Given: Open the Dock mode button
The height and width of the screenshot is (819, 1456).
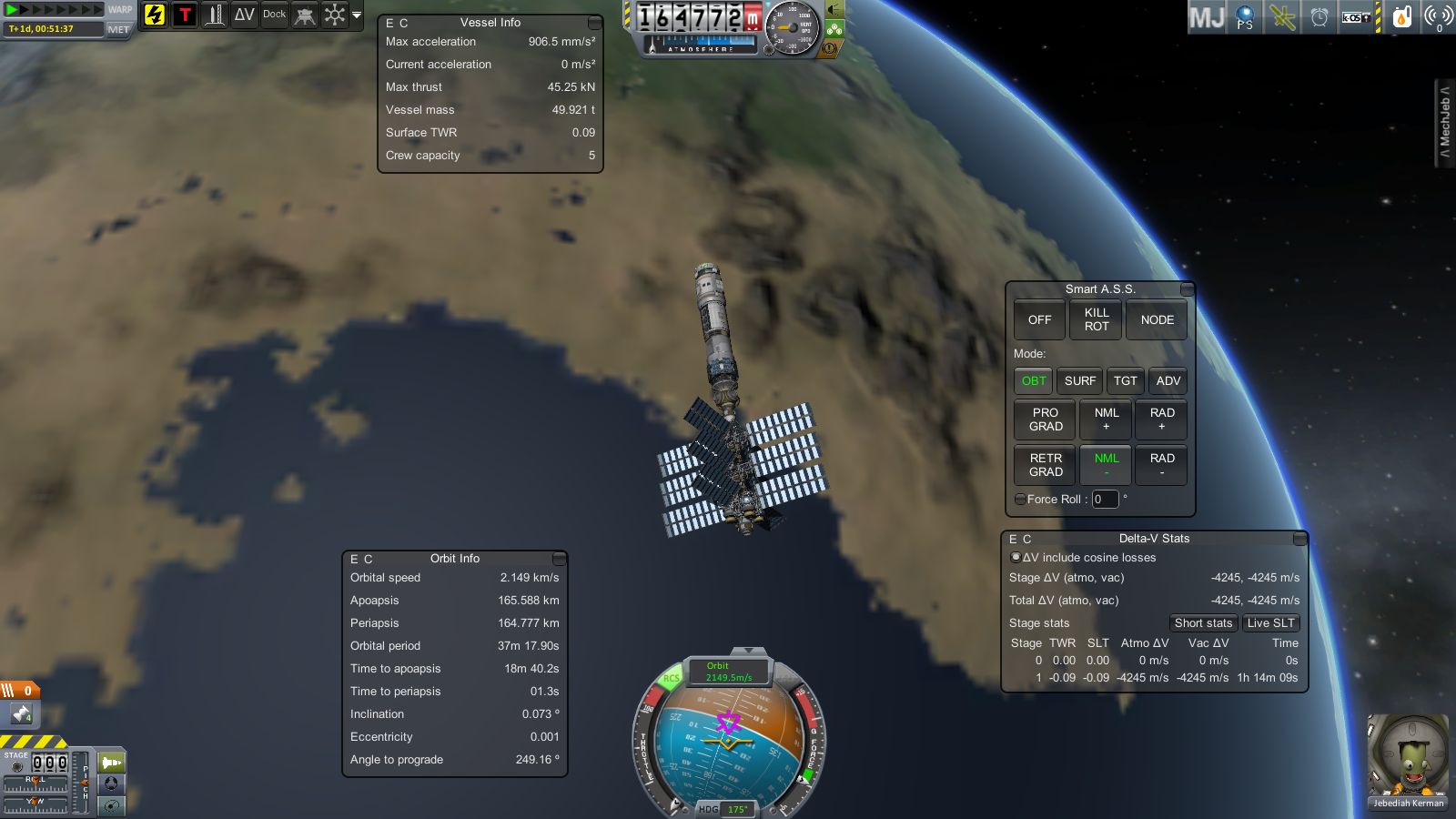Looking at the screenshot, I should point(275,15).
